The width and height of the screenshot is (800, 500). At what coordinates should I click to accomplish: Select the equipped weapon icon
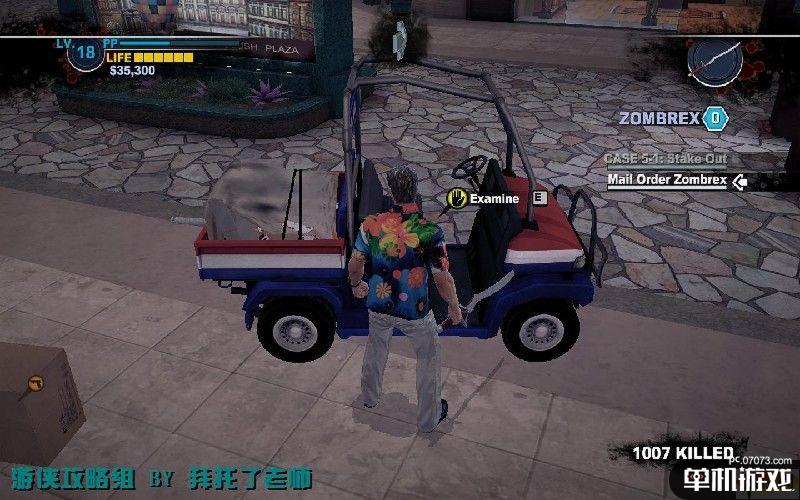pos(715,62)
